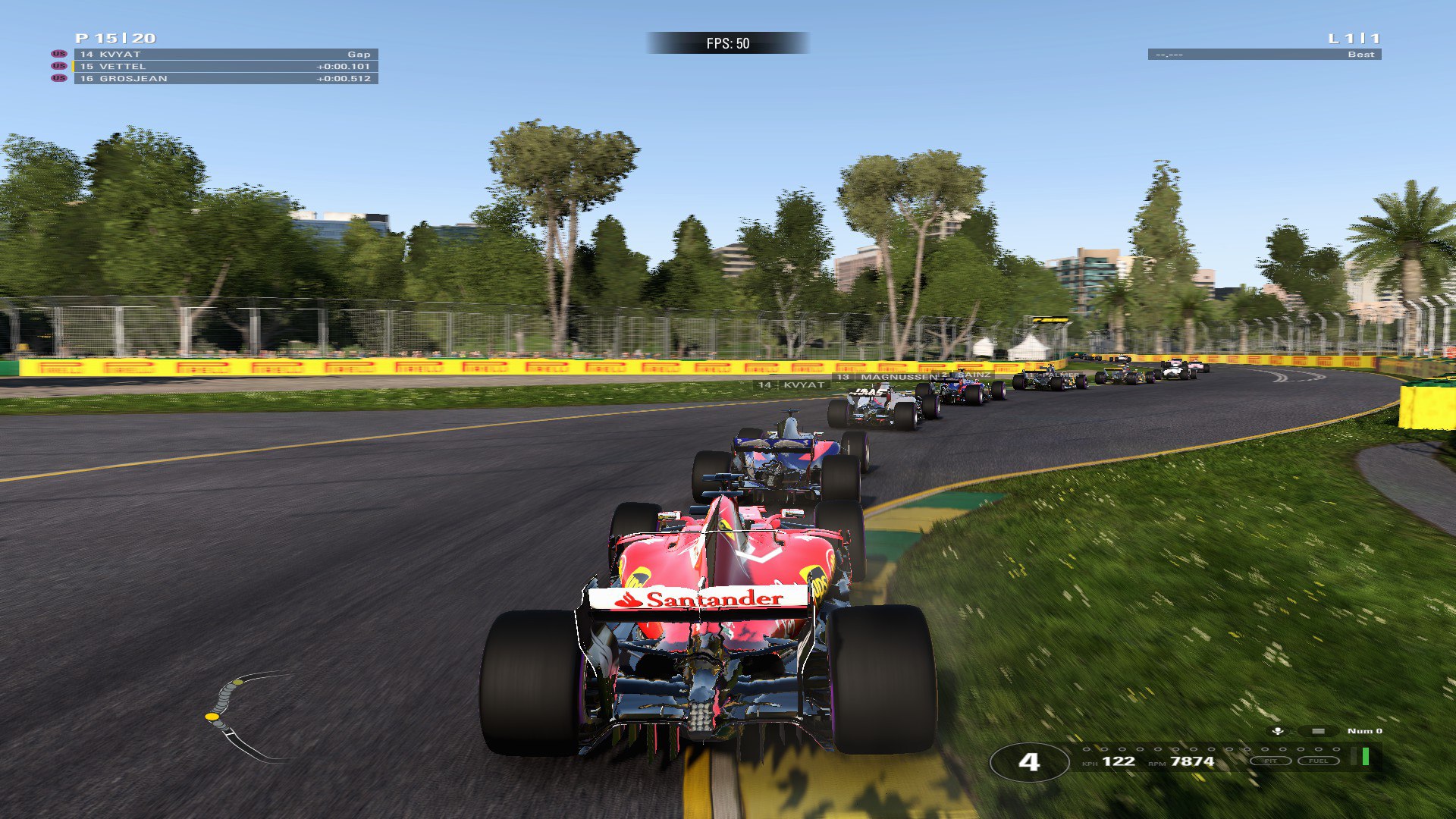This screenshot has height=819, width=1456.
Task: Select the Vettel row in the standings
Action: [226, 67]
